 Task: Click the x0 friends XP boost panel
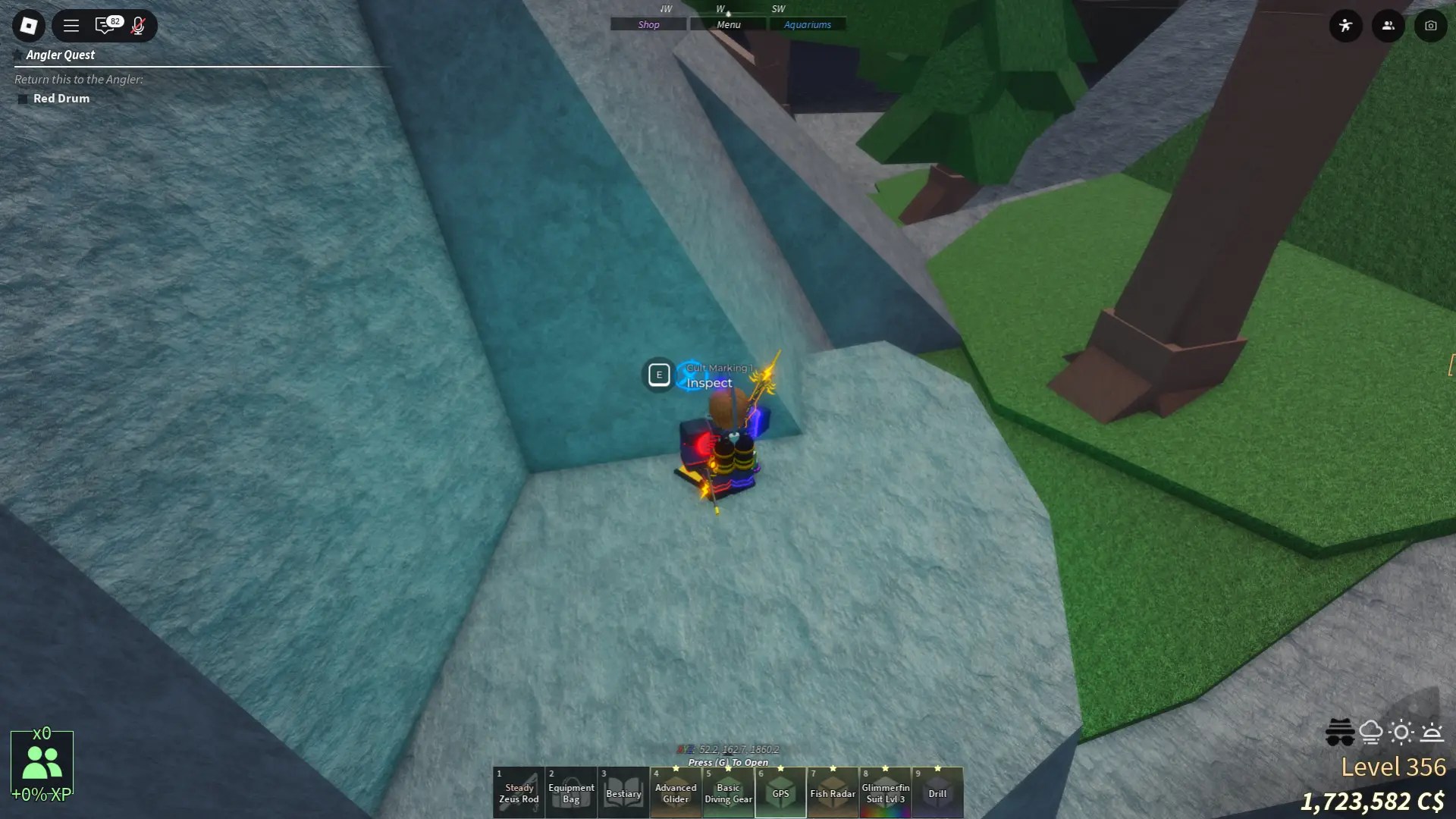42,762
